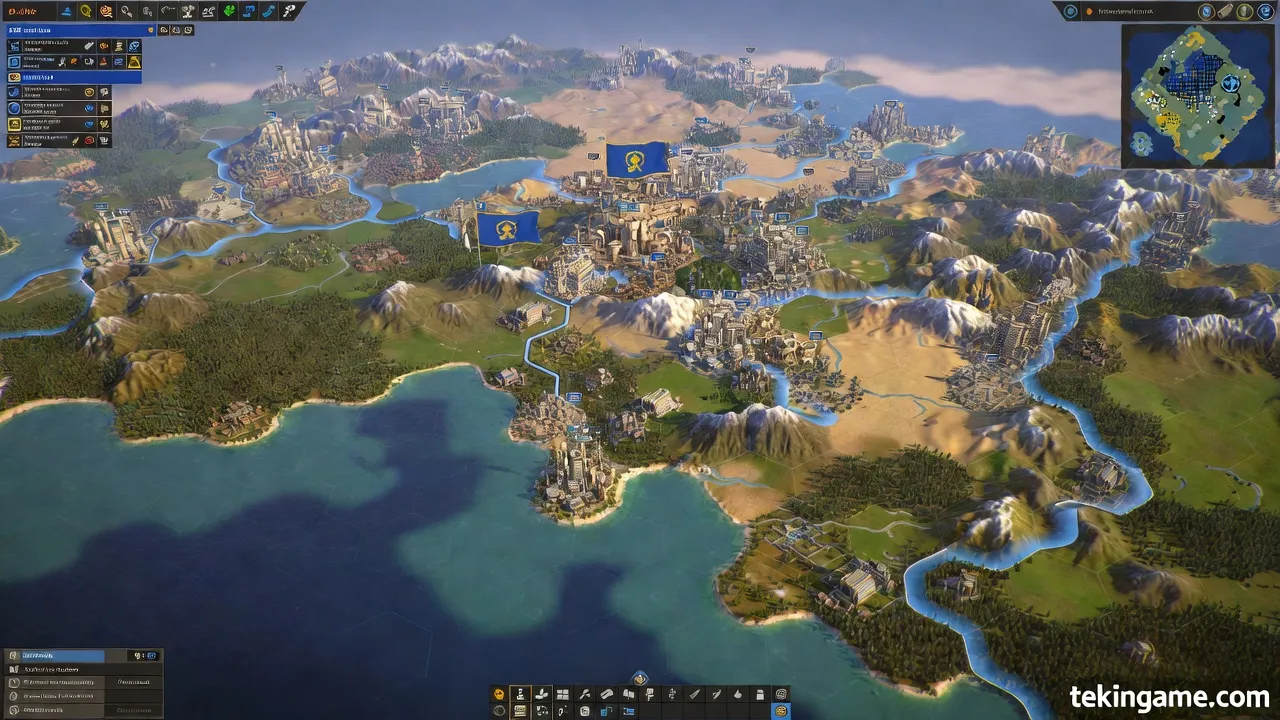Viewport: 1280px width, 720px height.
Task: Click the blue pyramid icon in top bar
Action: coord(66,11)
